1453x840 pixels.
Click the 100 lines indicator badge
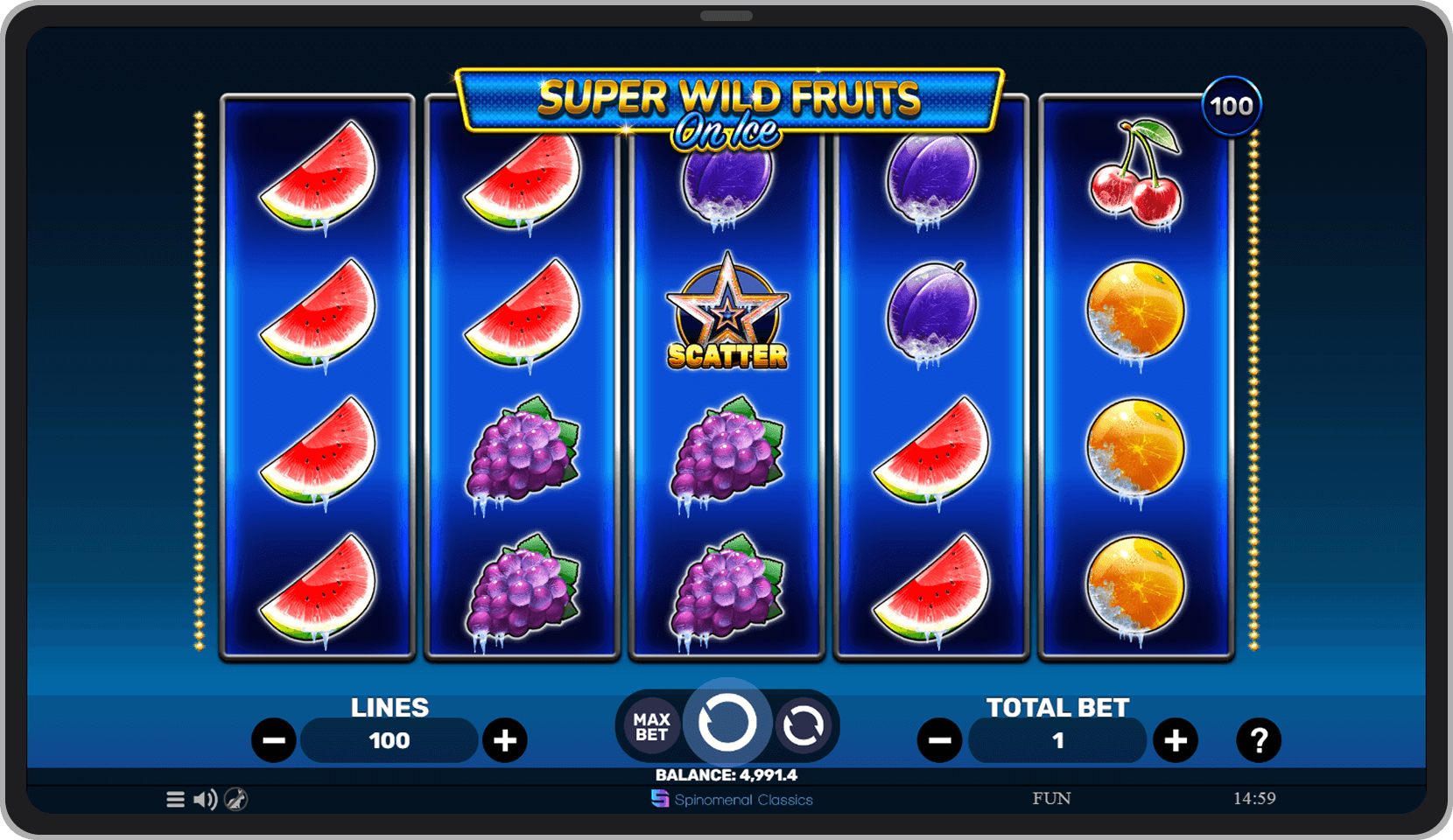[x=1232, y=104]
